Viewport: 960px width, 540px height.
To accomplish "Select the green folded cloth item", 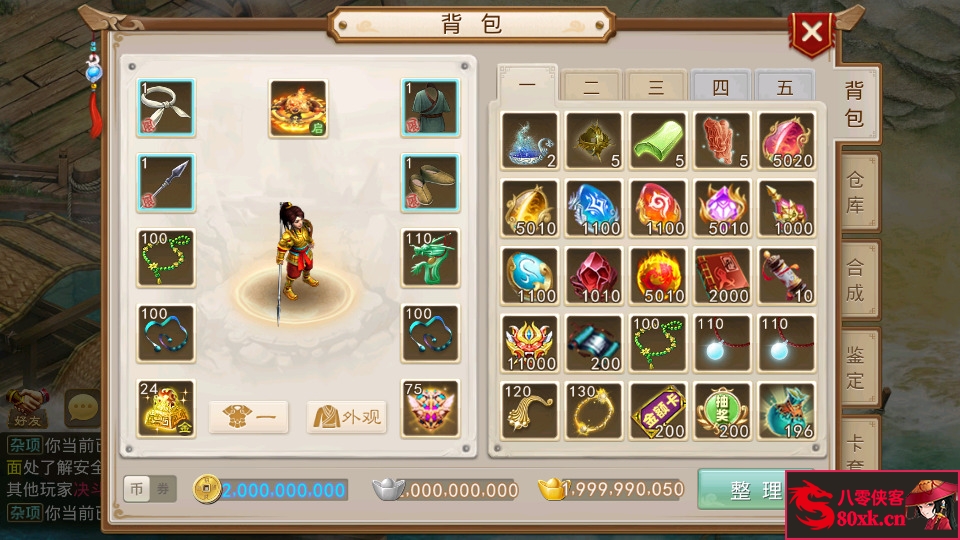I will tap(658, 140).
